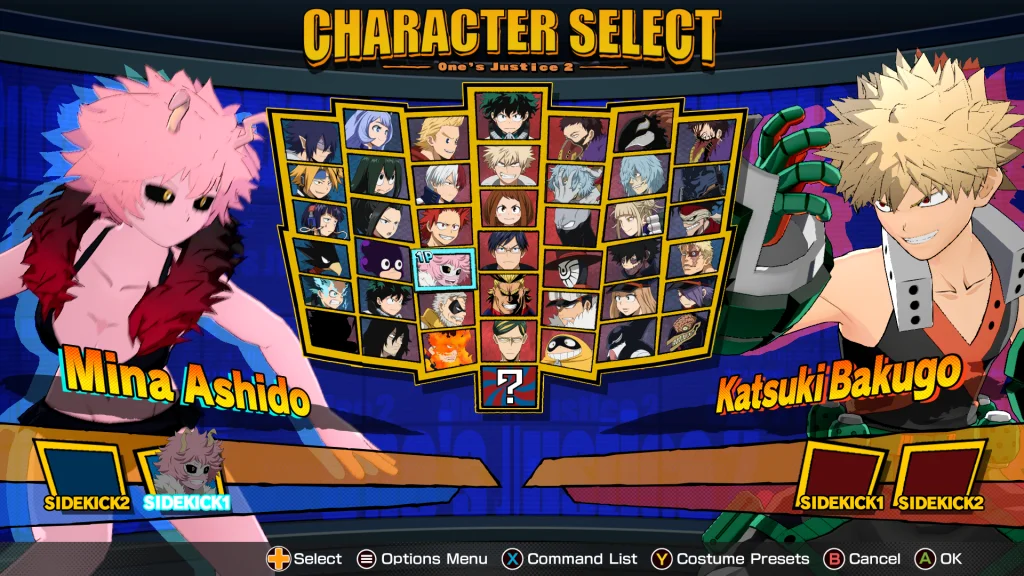Choose Tsuyu Asui's portrait

[378, 174]
